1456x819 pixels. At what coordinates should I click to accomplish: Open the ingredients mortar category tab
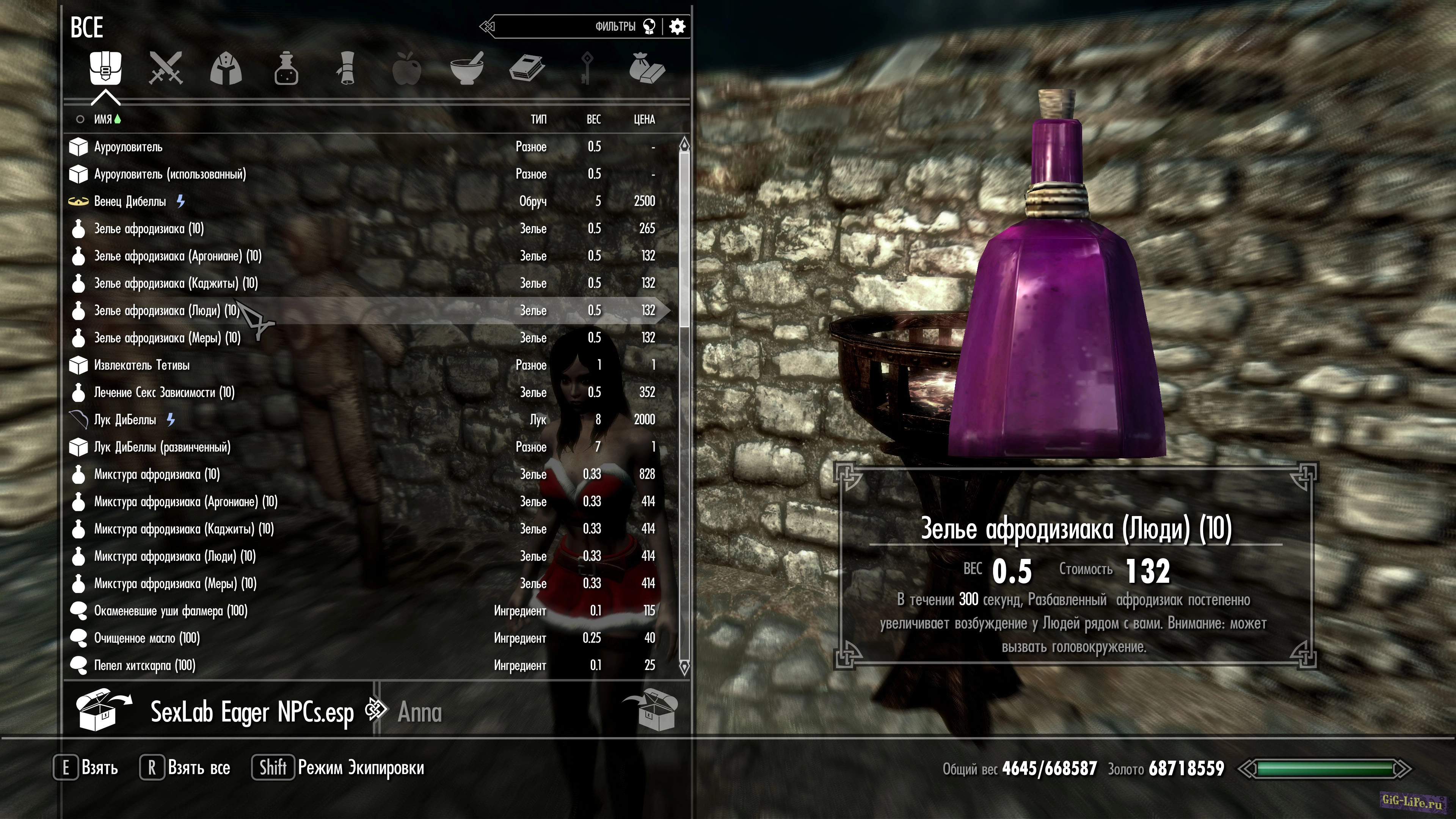point(467,69)
